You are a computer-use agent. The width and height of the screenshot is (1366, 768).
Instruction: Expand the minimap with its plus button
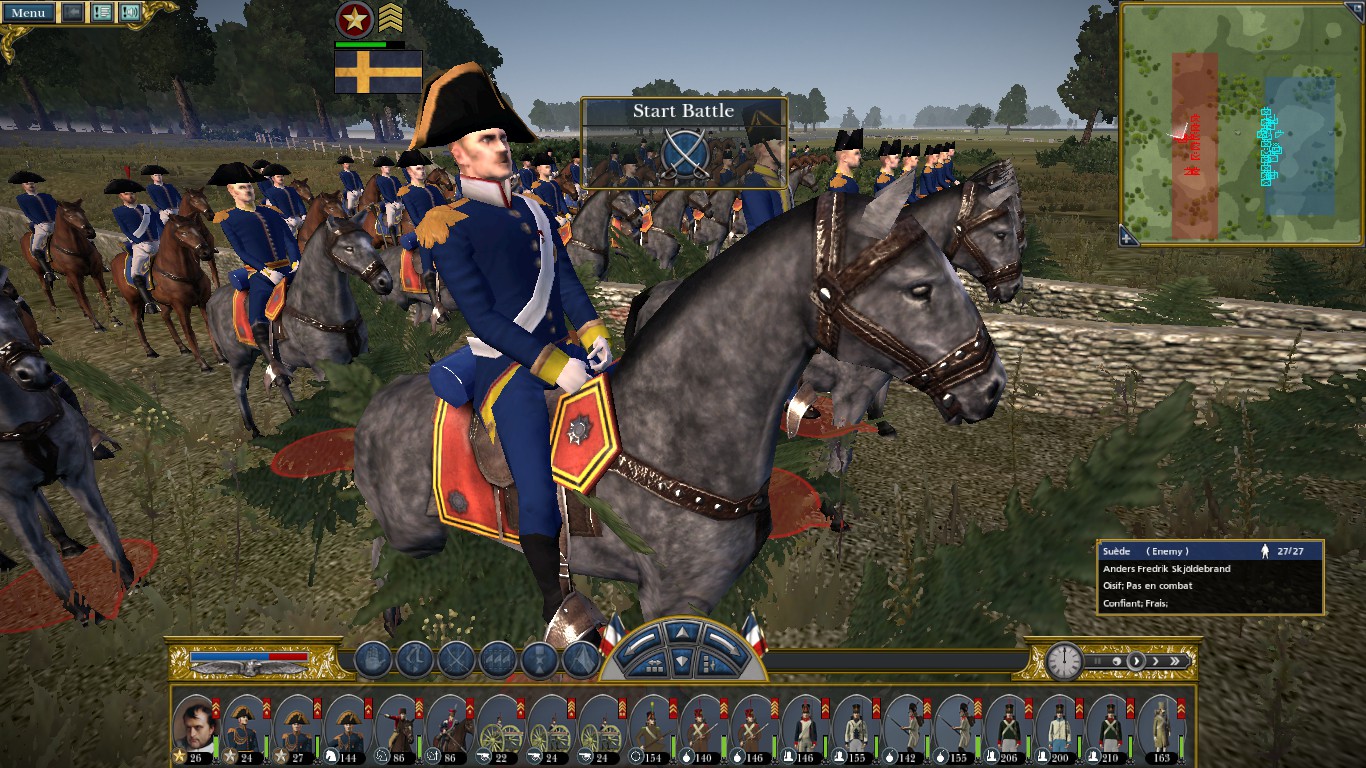(x=1128, y=237)
